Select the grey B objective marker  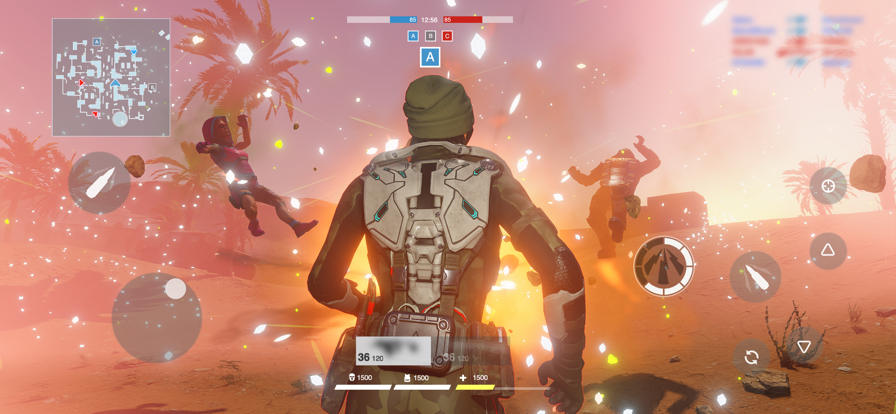point(430,36)
